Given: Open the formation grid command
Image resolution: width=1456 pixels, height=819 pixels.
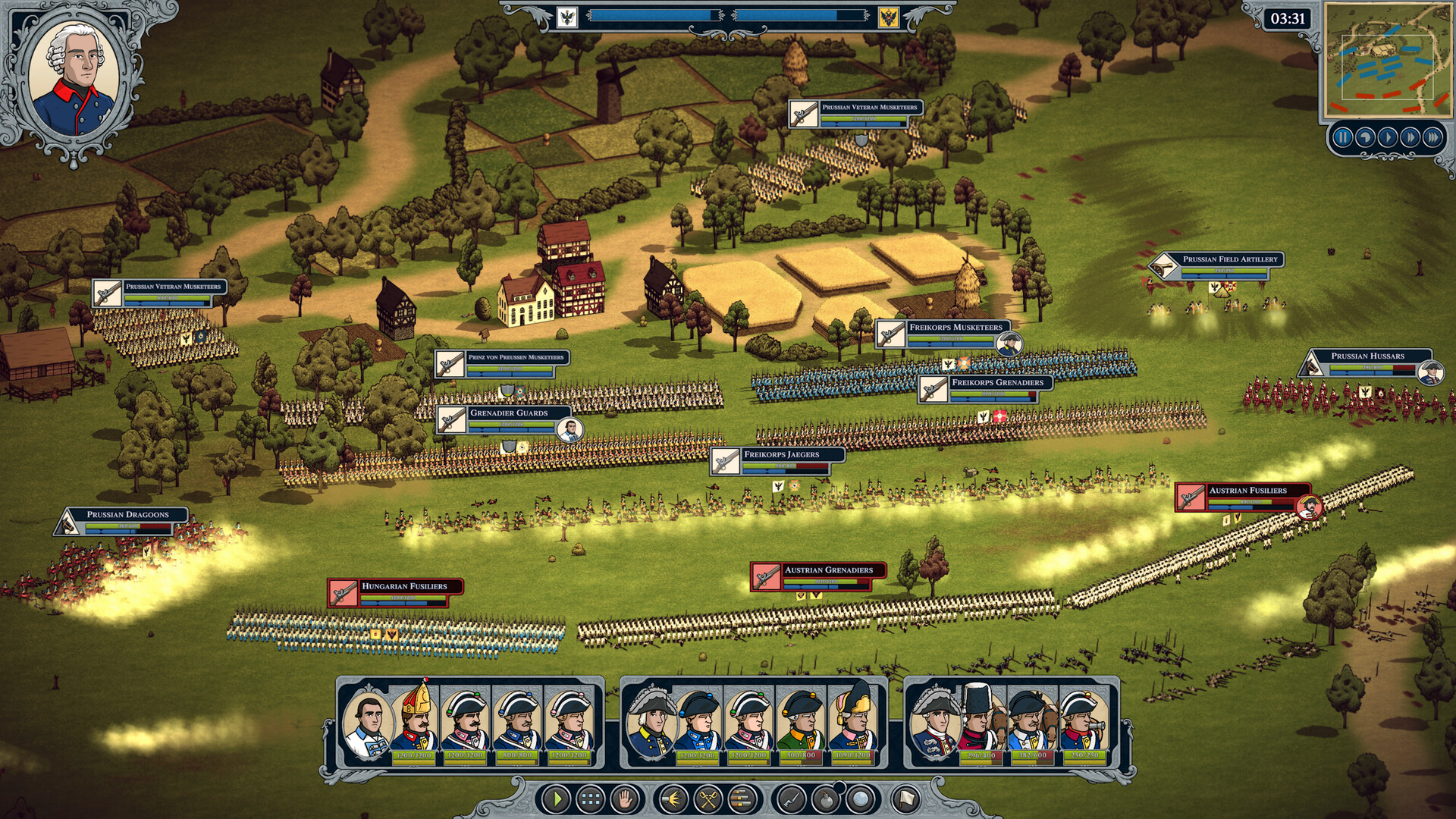Looking at the screenshot, I should pos(591,799).
